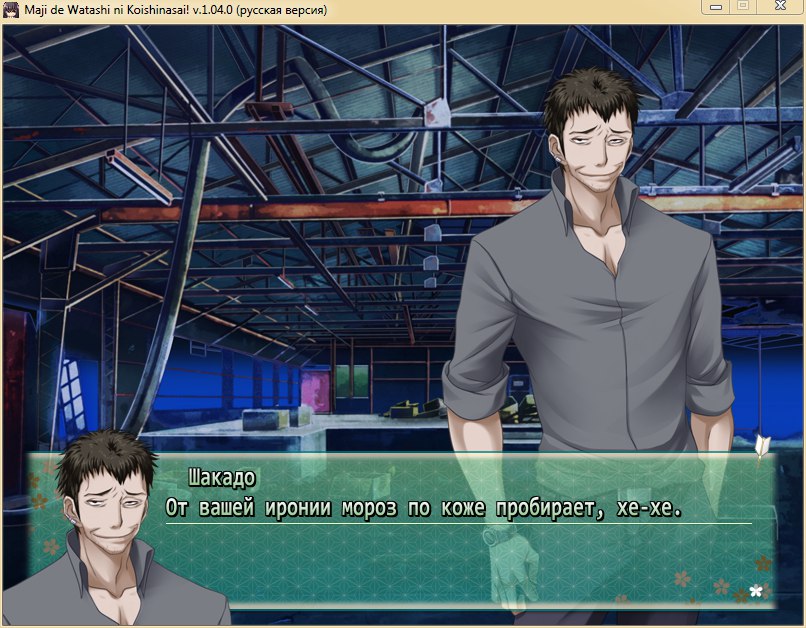Minimize the game window
Screen dimensions: 806x628
(x=715, y=8)
